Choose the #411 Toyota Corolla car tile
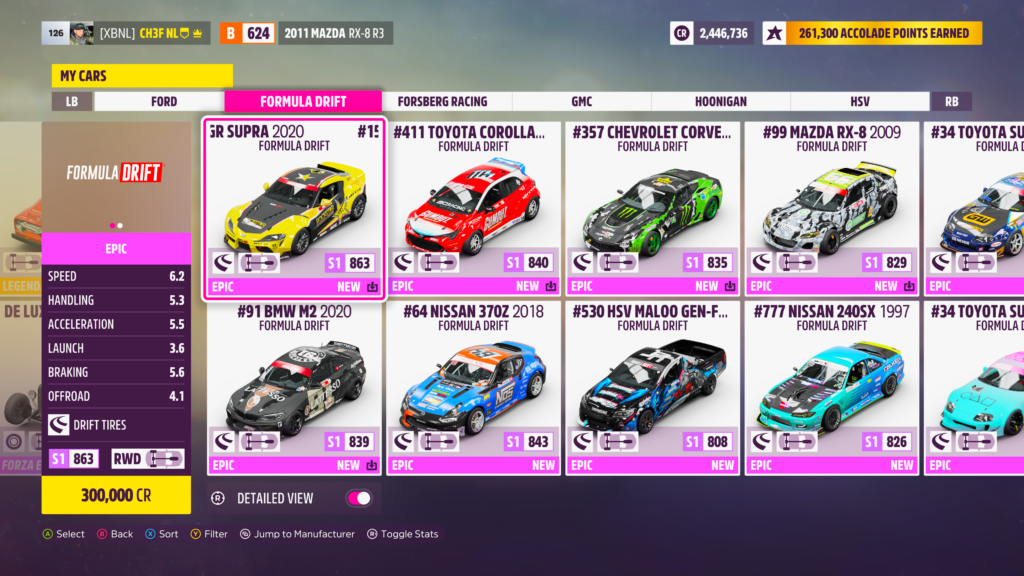This screenshot has height=576, width=1024. tap(474, 208)
